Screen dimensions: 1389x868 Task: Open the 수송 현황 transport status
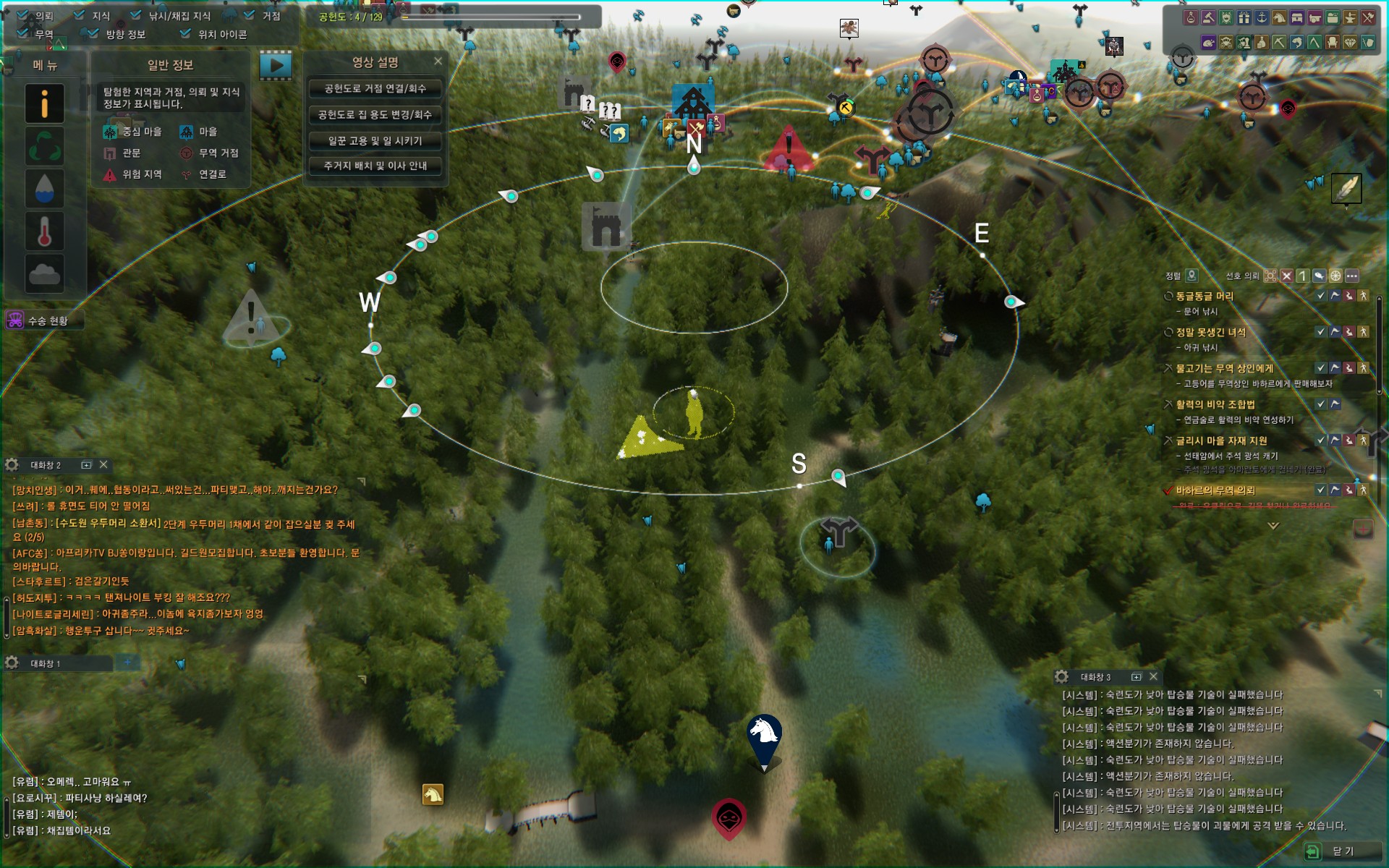43,320
